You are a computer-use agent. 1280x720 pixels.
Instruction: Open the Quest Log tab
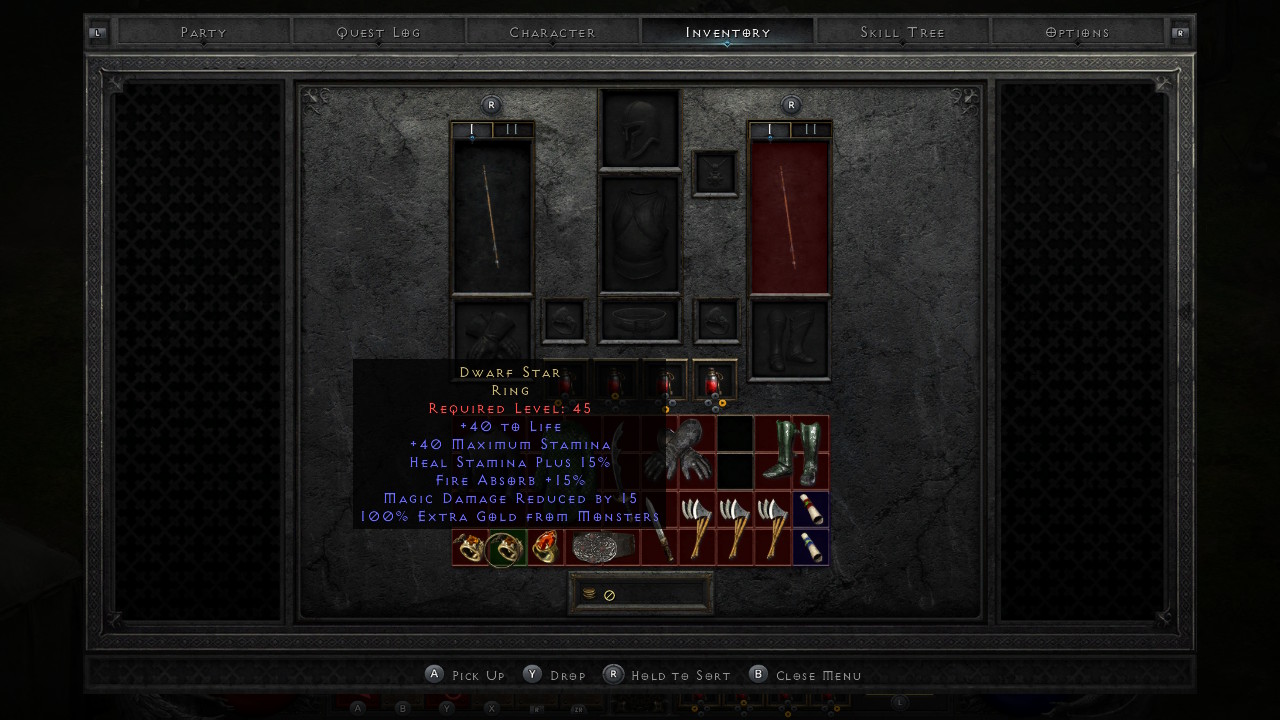point(379,33)
